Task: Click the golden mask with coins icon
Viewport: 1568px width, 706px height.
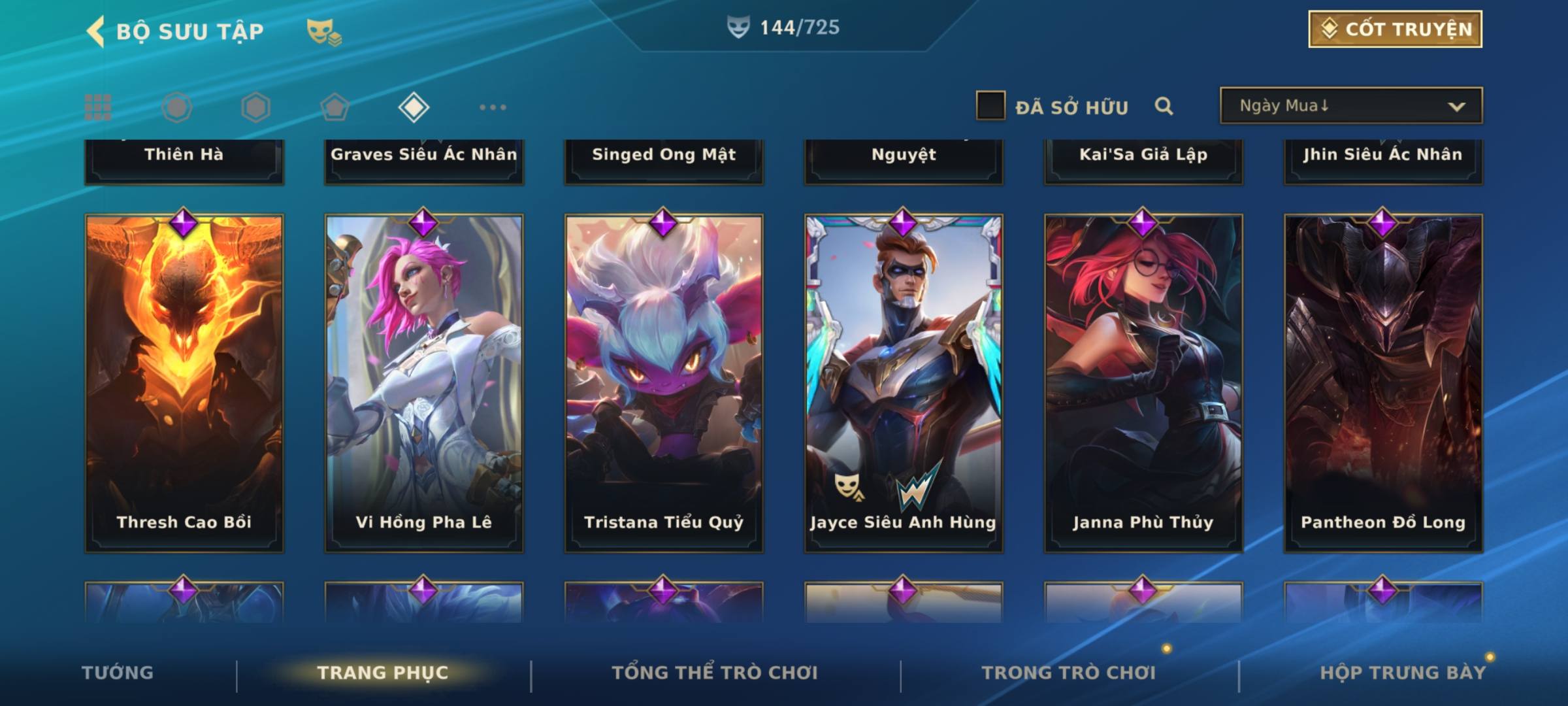Action: tap(324, 31)
